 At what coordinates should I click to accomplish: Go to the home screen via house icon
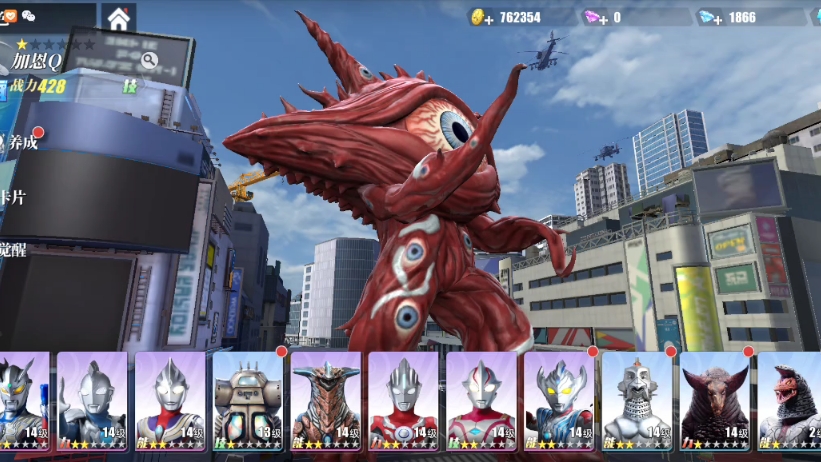(118, 17)
